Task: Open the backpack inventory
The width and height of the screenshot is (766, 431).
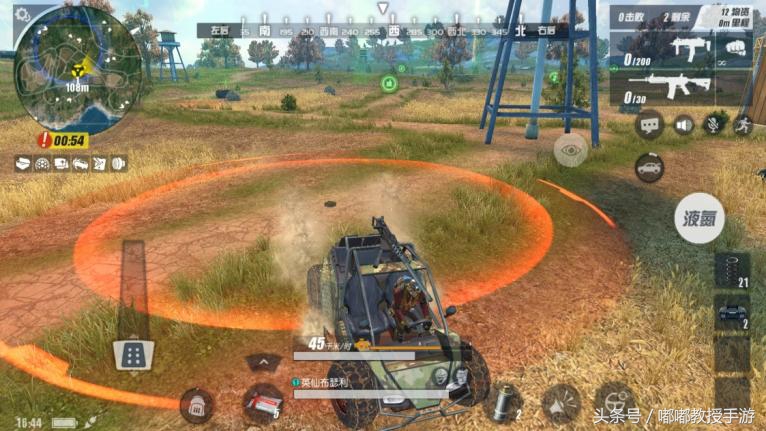Action: 195,405
